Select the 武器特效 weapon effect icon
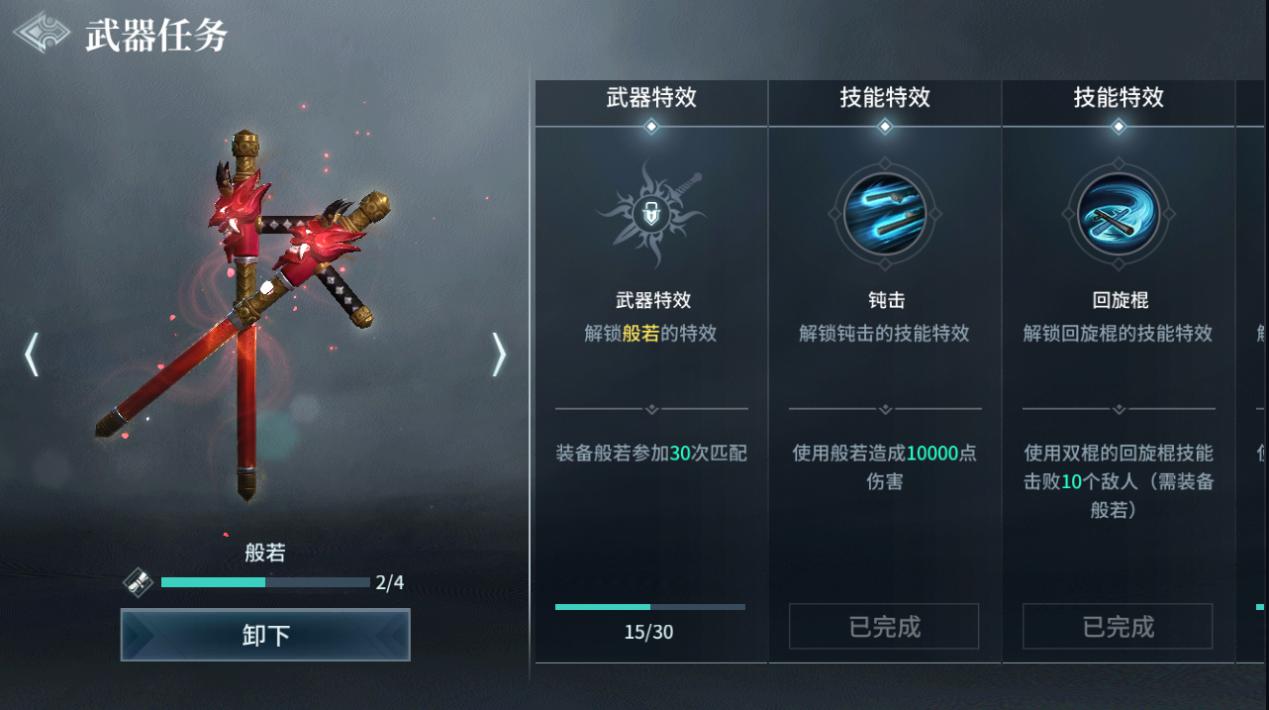Image resolution: width=1269 pixels, height=710 pixels. tap(651, 213)
